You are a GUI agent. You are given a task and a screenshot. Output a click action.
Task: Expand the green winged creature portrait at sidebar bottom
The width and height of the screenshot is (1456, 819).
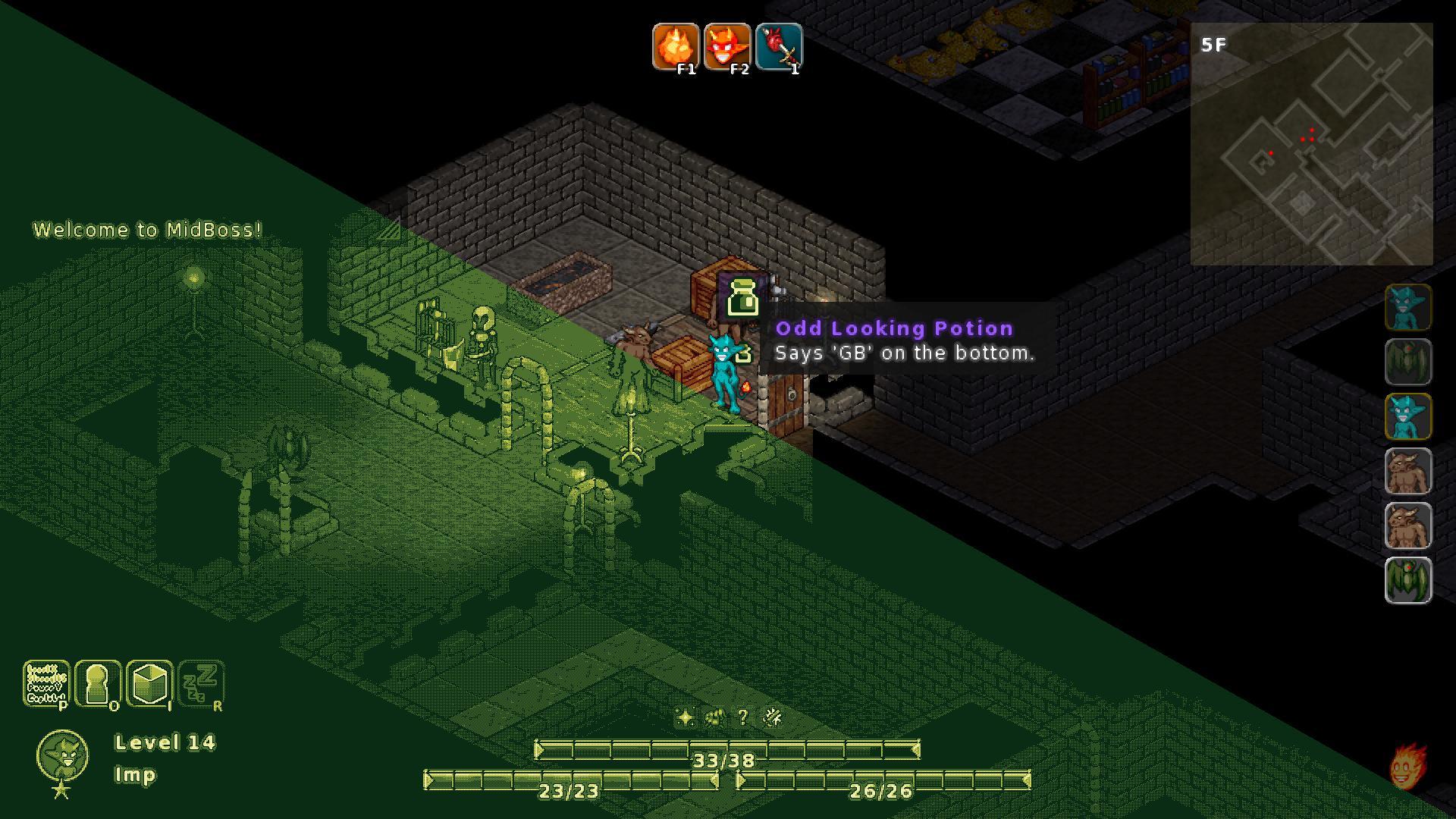coord(1407,580)
